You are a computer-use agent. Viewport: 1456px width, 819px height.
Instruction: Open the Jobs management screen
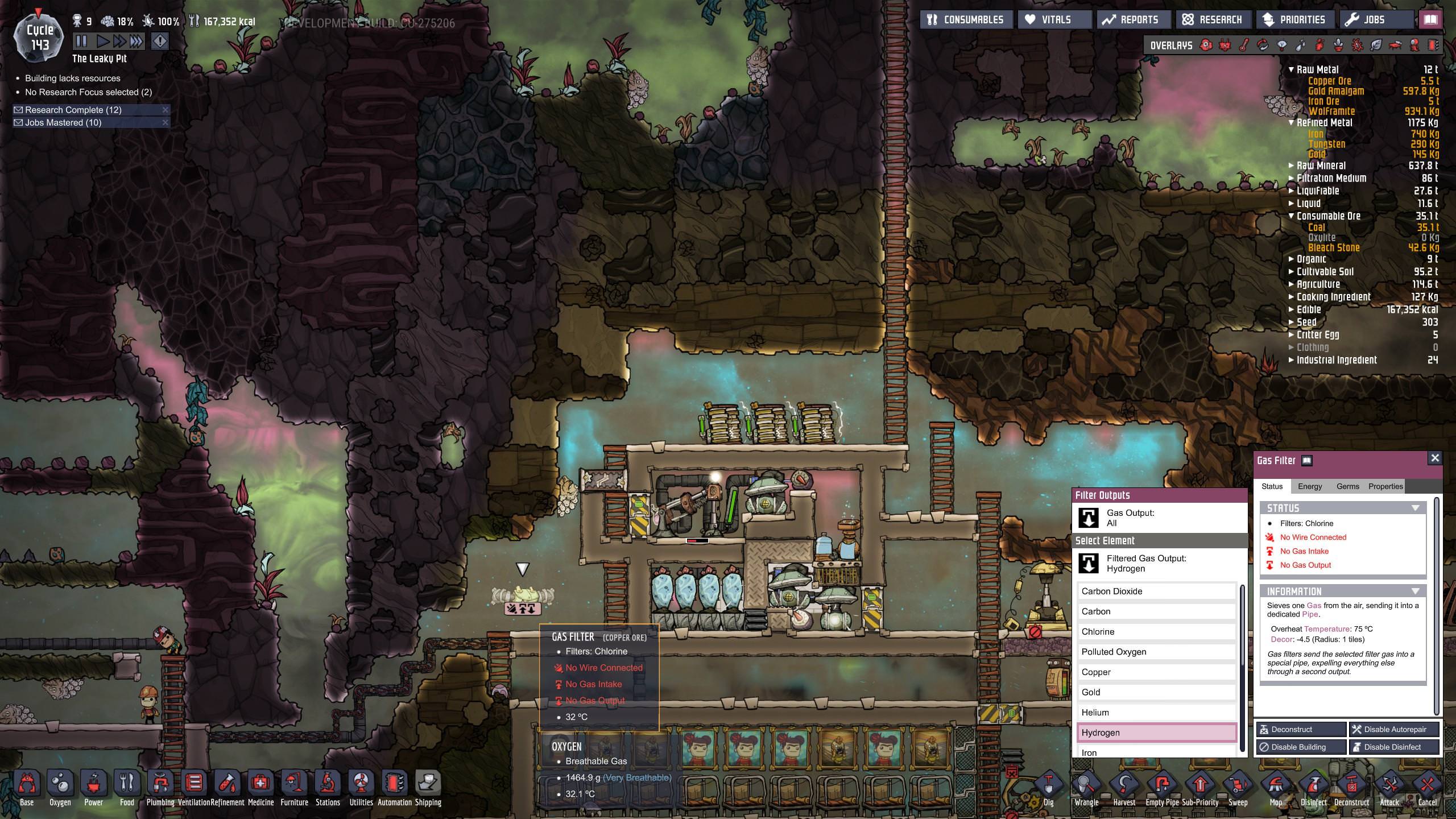point(1366,20)
